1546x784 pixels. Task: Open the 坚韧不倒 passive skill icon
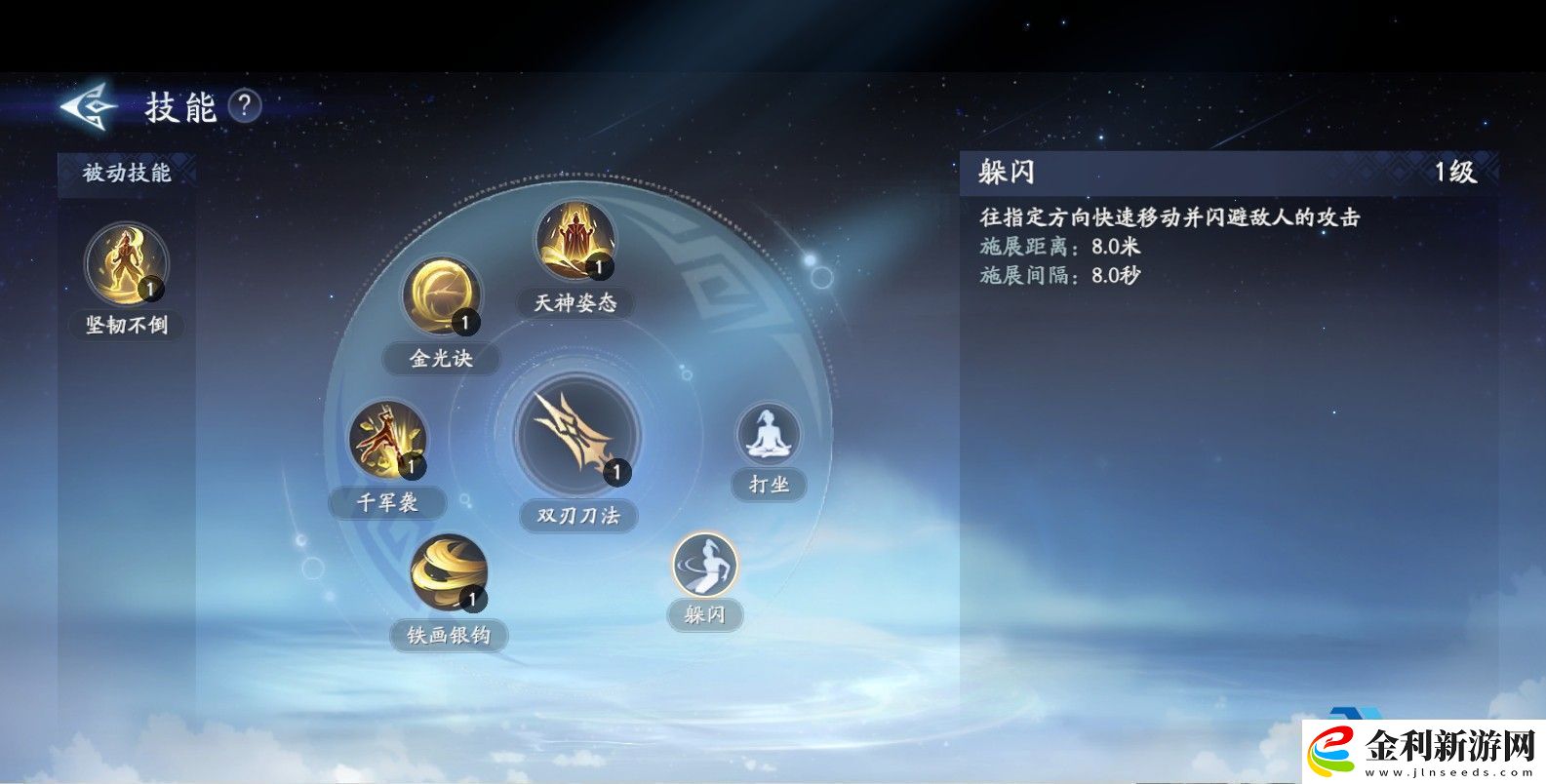pos(125,263)
